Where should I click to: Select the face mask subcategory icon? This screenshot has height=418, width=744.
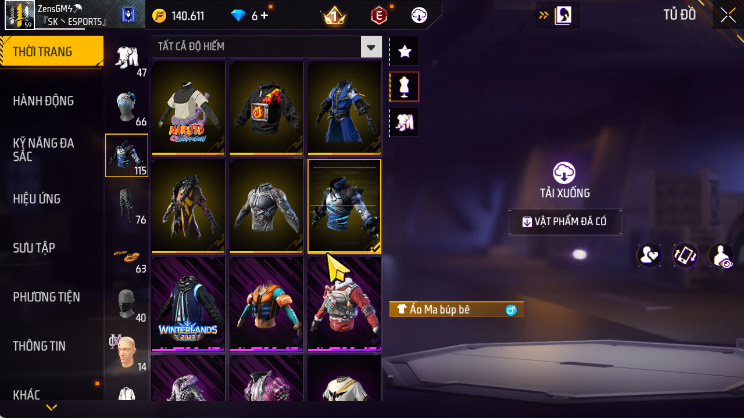coord(126,305)
